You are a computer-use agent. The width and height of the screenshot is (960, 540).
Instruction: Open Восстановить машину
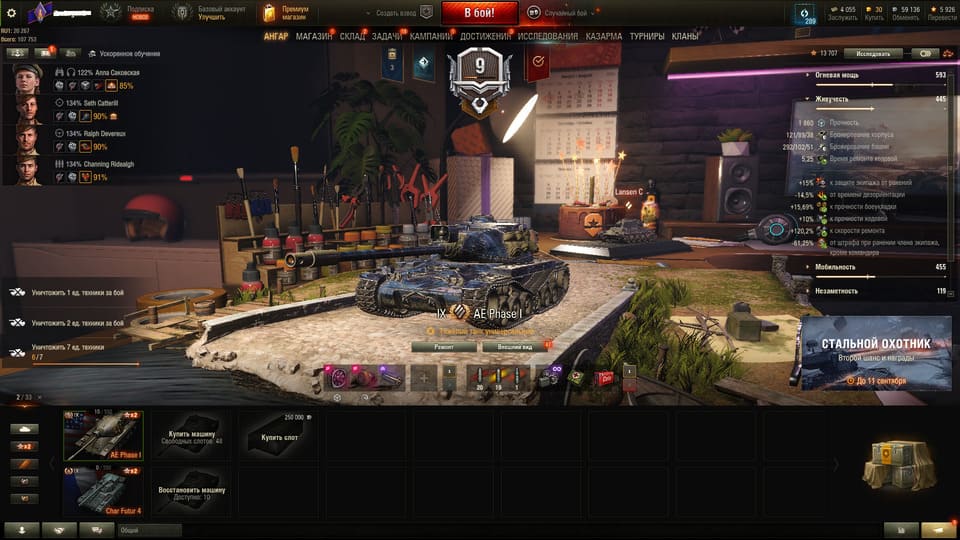191,492
